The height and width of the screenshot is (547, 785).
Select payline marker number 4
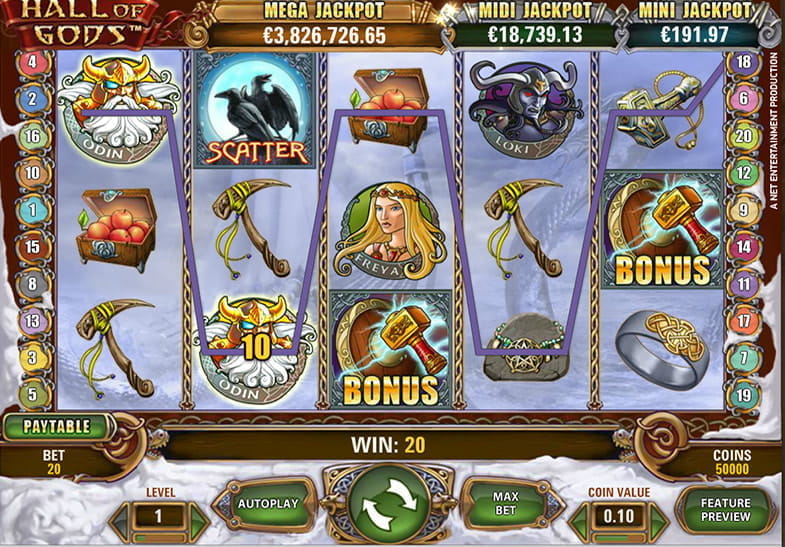32,63
